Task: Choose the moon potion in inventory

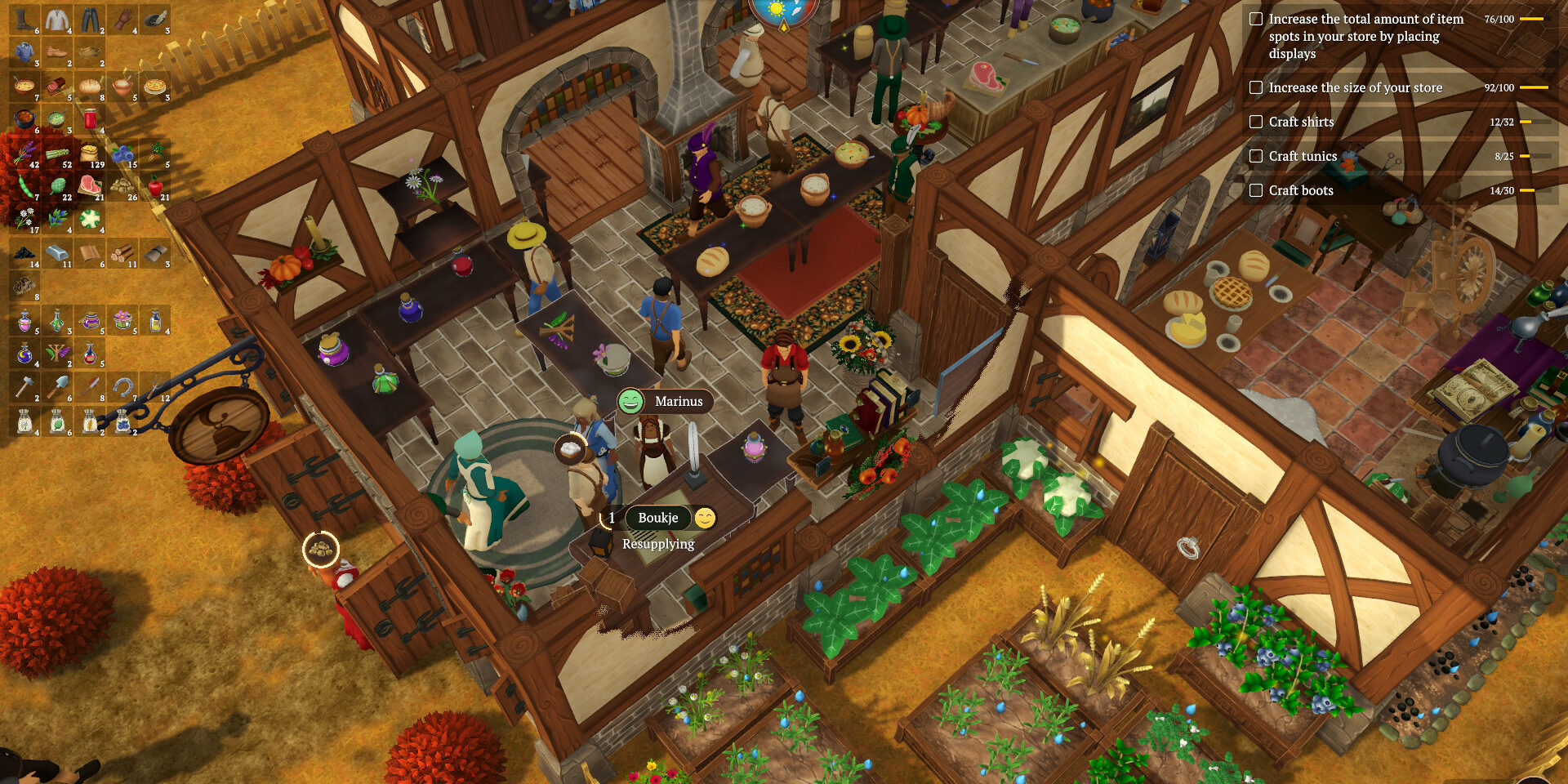Action: click(24, 354)
